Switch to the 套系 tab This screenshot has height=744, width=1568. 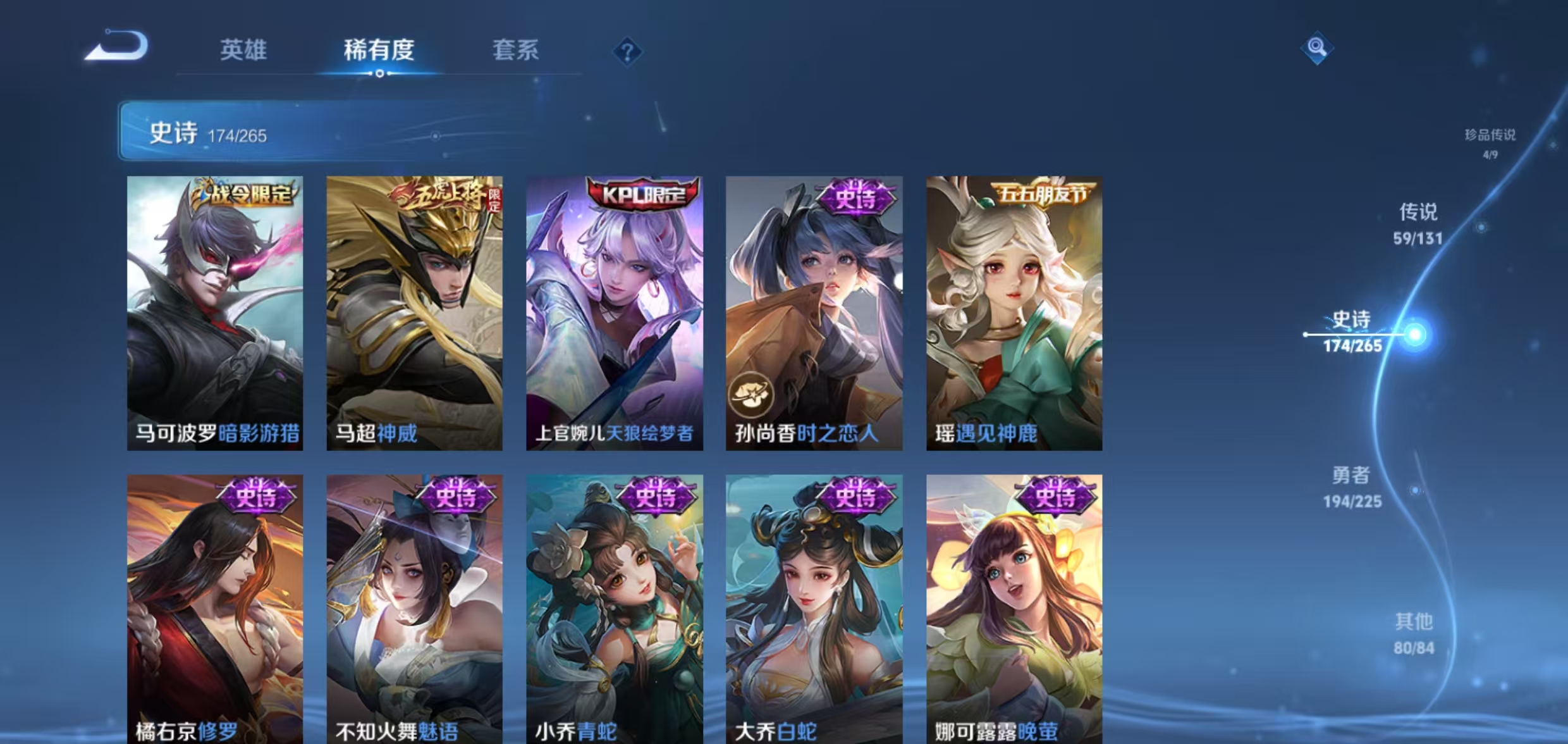[x=516, y=52]
